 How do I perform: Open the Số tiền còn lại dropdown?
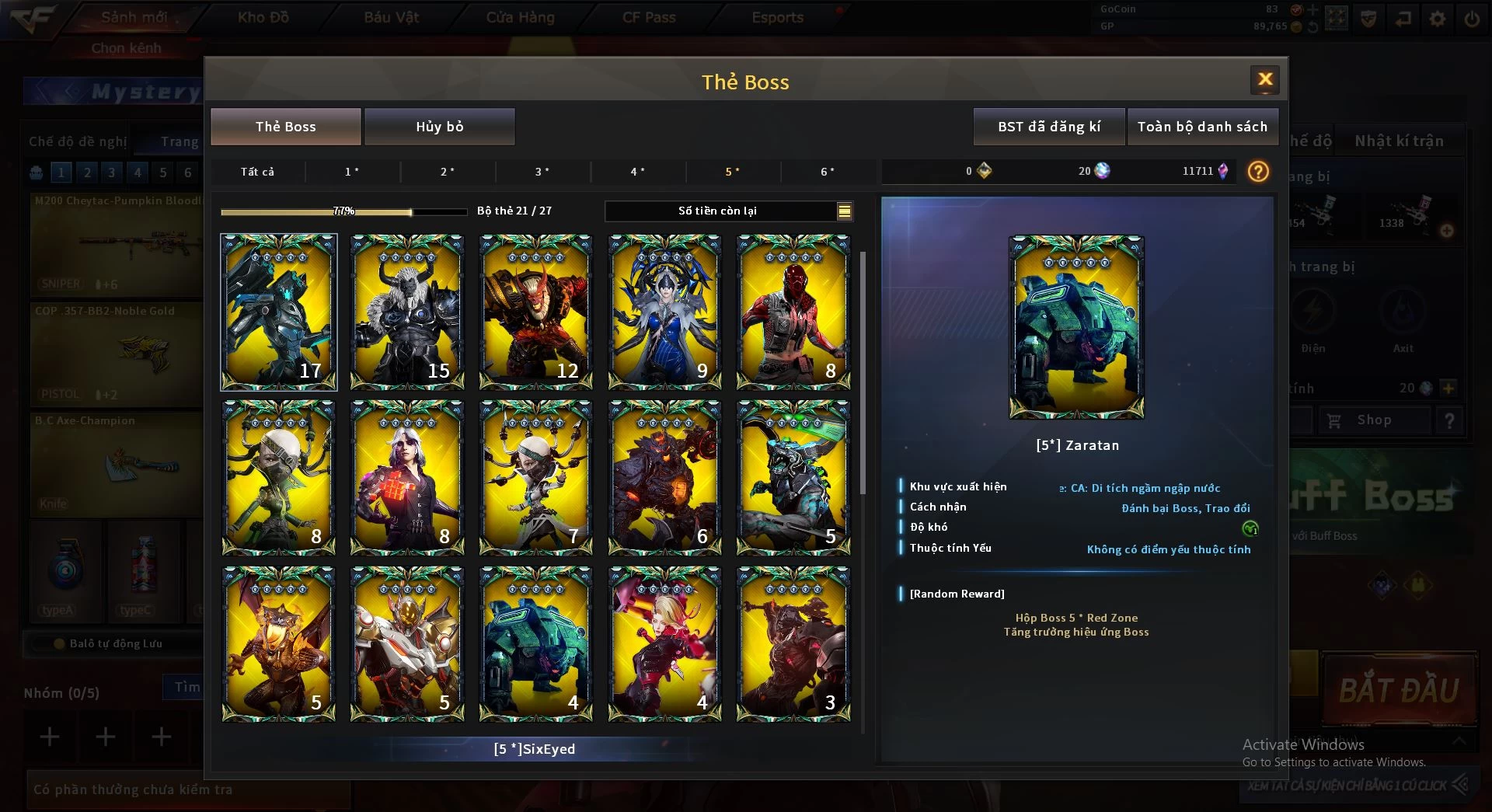[x=844, y=211]
